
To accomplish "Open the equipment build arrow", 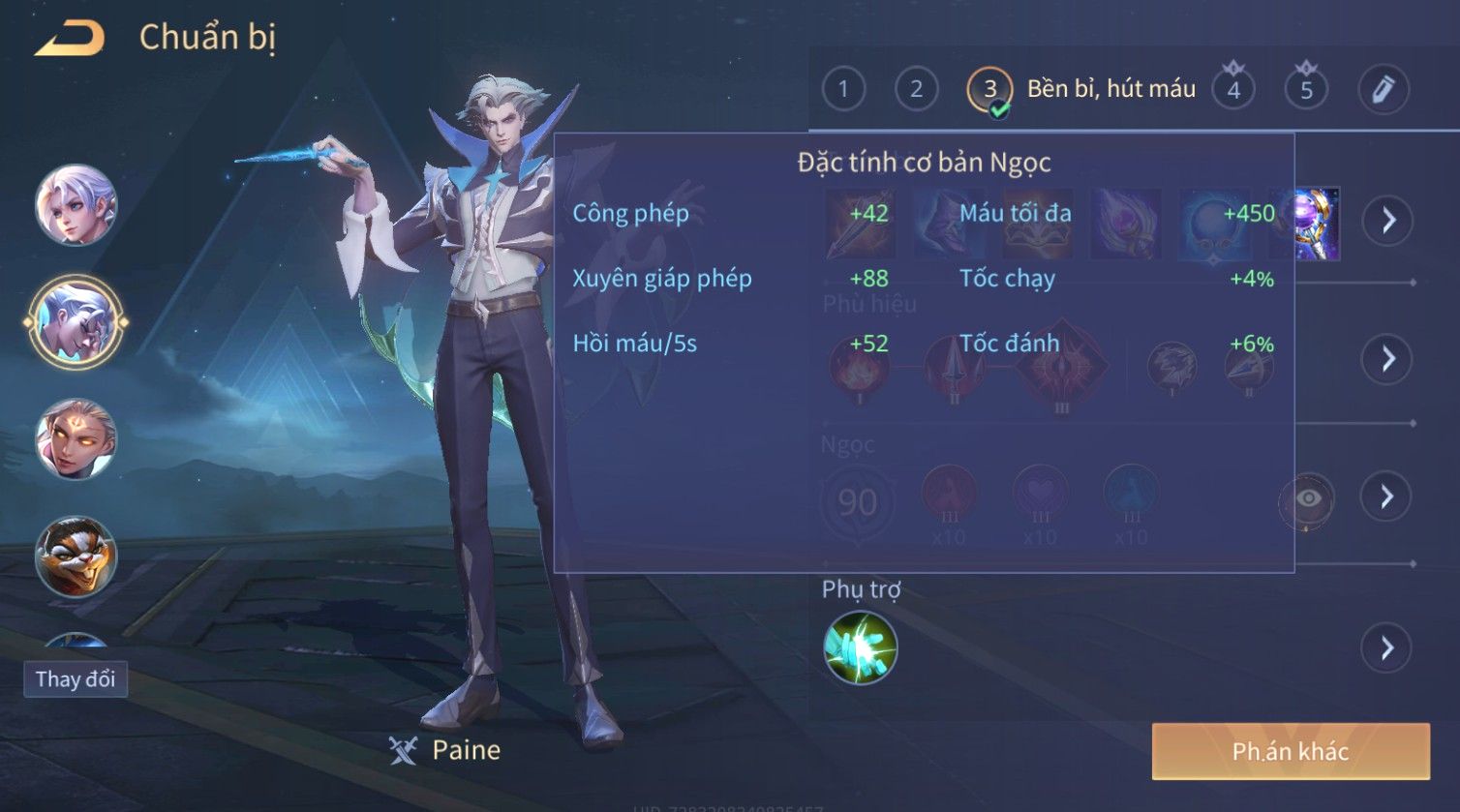I will (x=1388, y=221).
